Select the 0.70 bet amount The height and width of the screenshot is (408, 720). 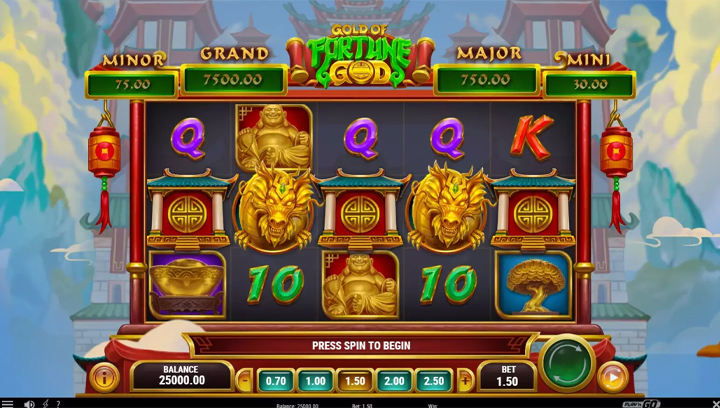point(277,381)
